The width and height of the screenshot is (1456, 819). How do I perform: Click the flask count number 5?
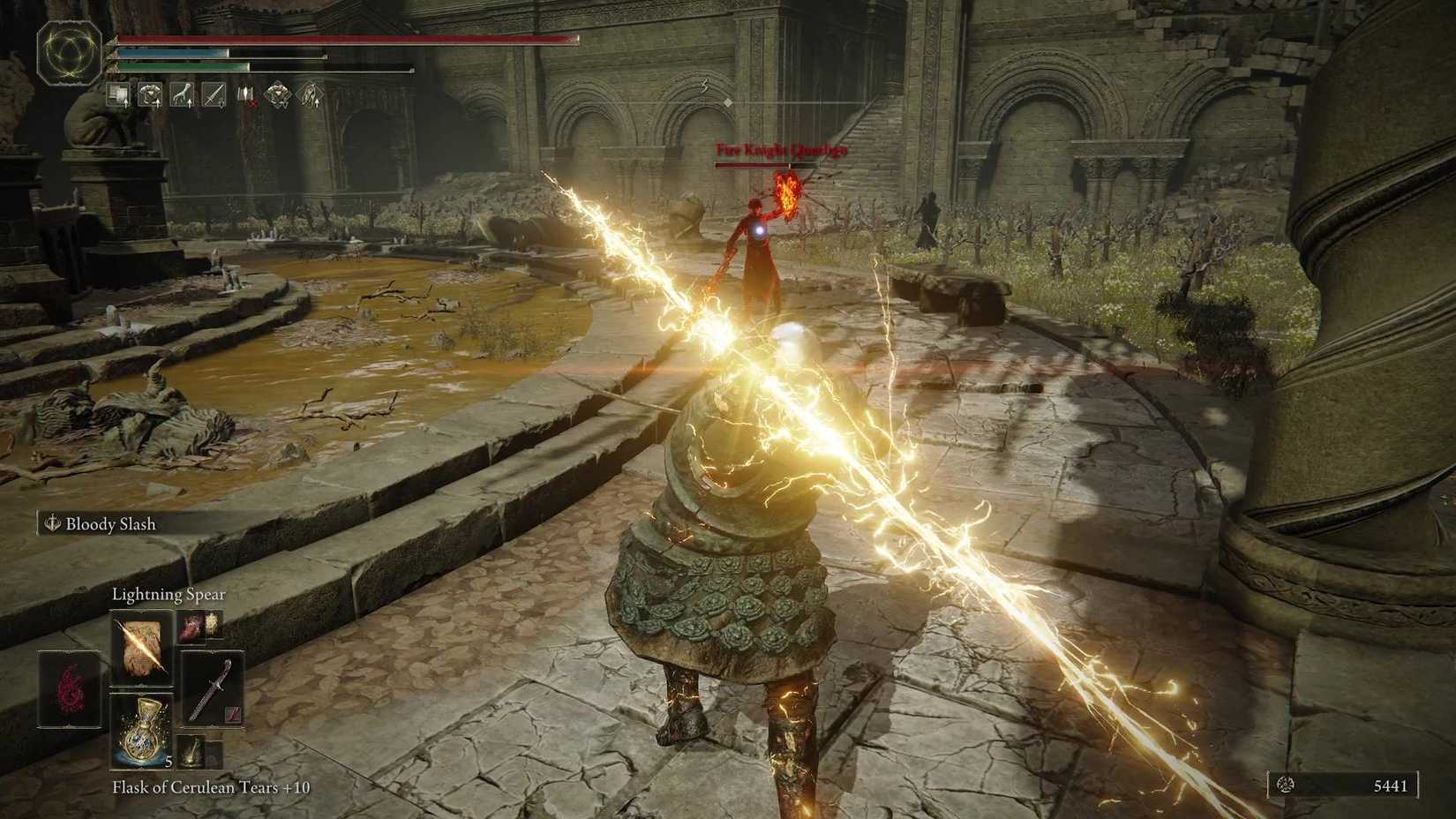tap(169, 762)
